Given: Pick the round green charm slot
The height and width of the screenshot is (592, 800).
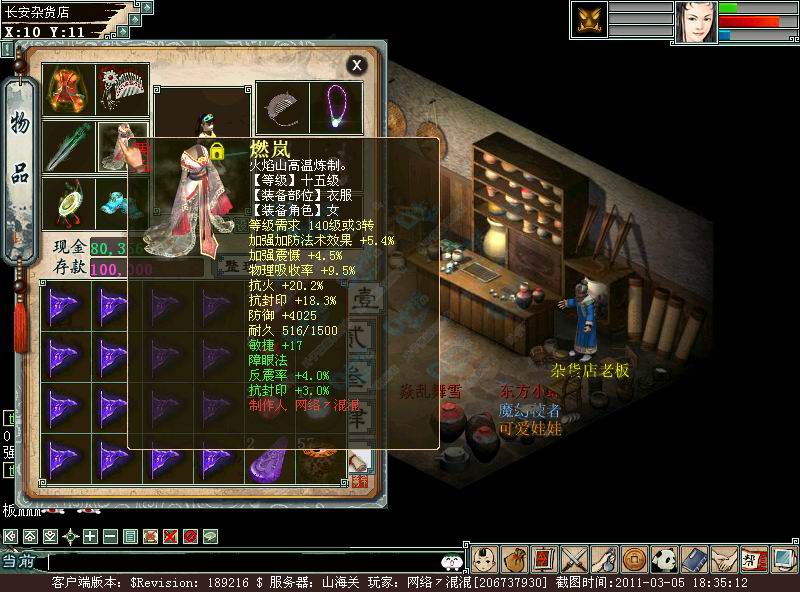Looking at the screenshot, I should (70, 200).
